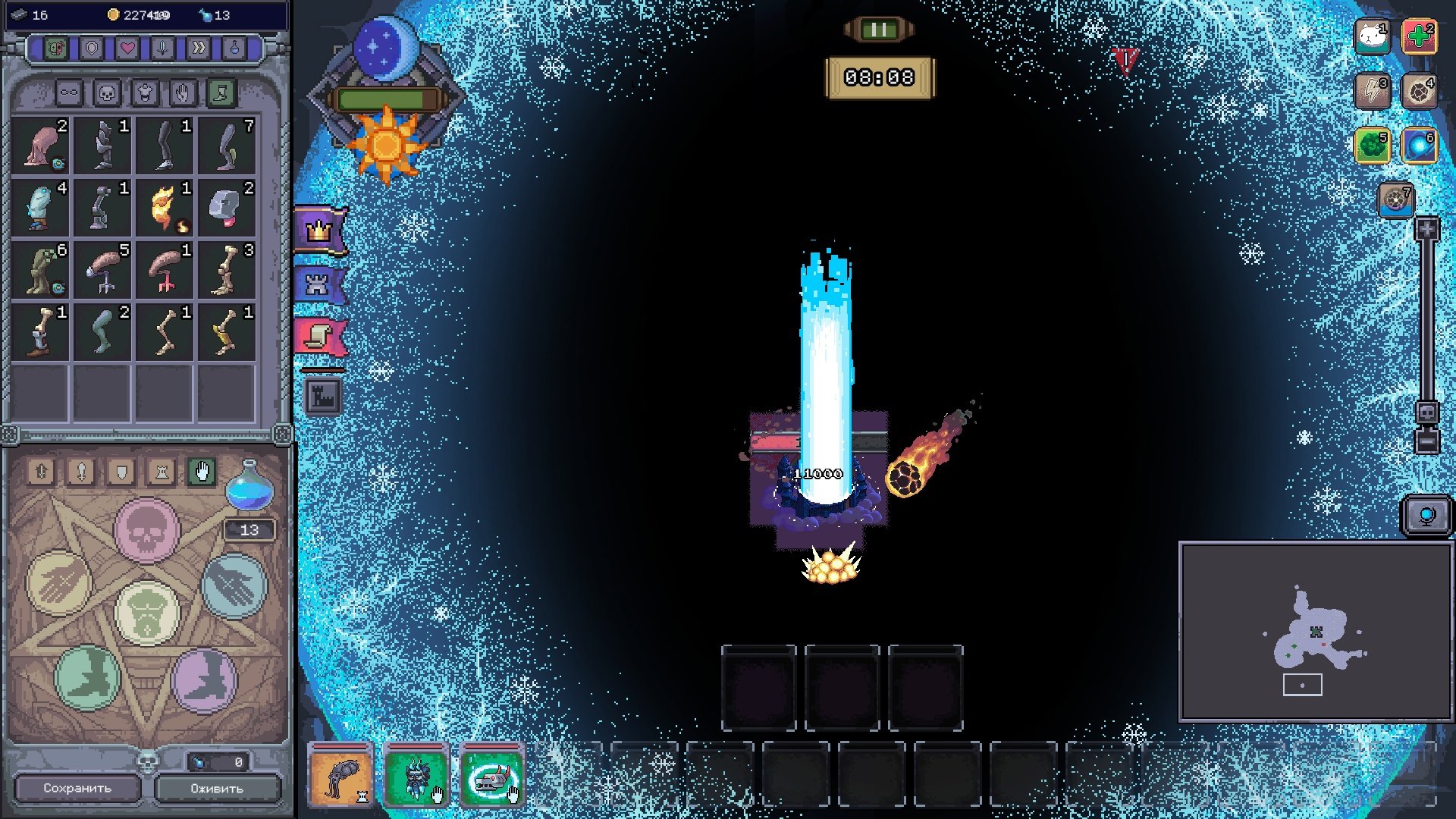Select the skull head slot on pentagram

pyautogui.click(x=146, y=530)
